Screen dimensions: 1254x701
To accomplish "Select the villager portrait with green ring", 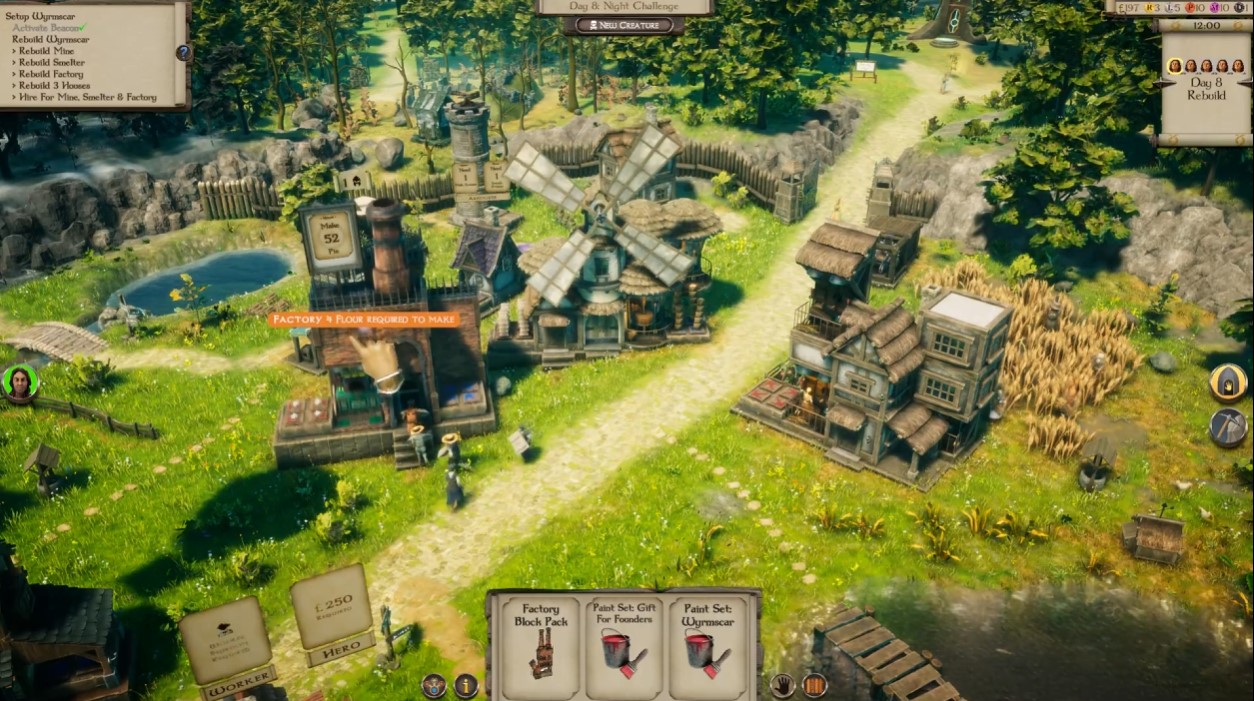I will point(20,383).
